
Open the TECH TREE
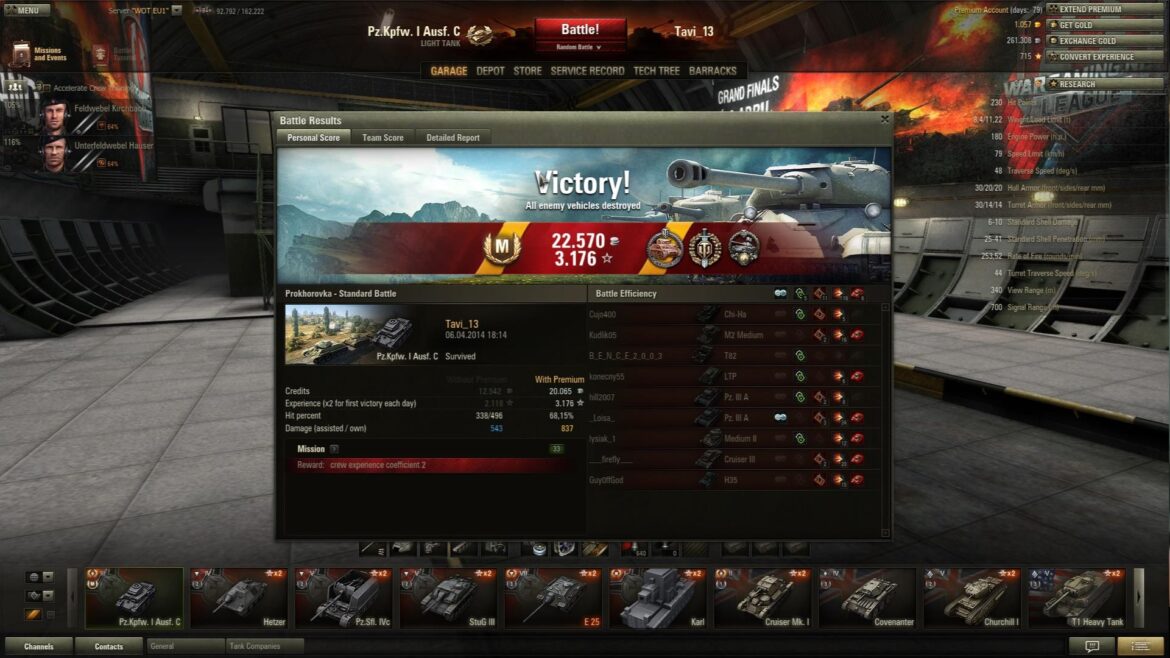click(656, 71)
